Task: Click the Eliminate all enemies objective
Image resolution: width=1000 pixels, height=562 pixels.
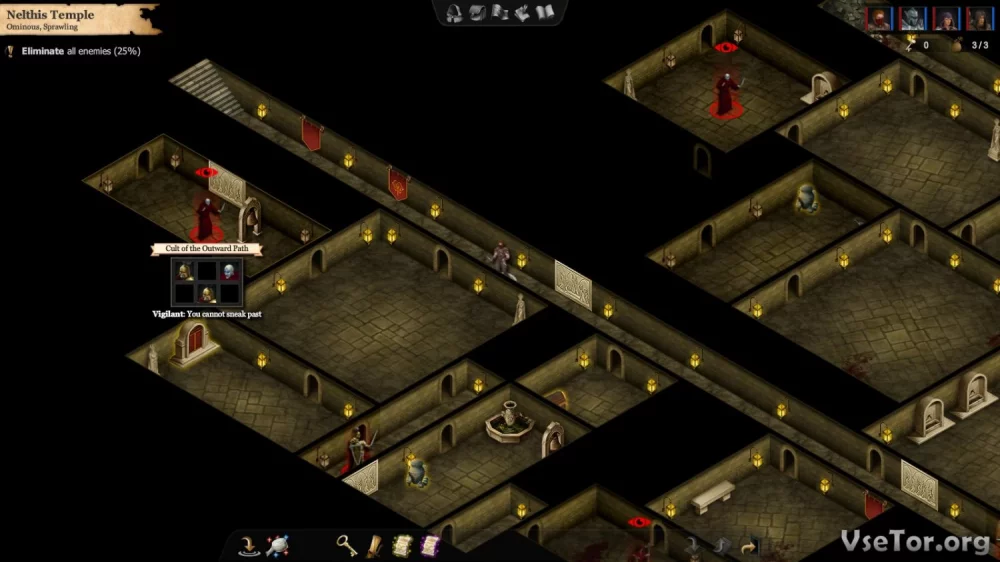Action: click(75, 51)
